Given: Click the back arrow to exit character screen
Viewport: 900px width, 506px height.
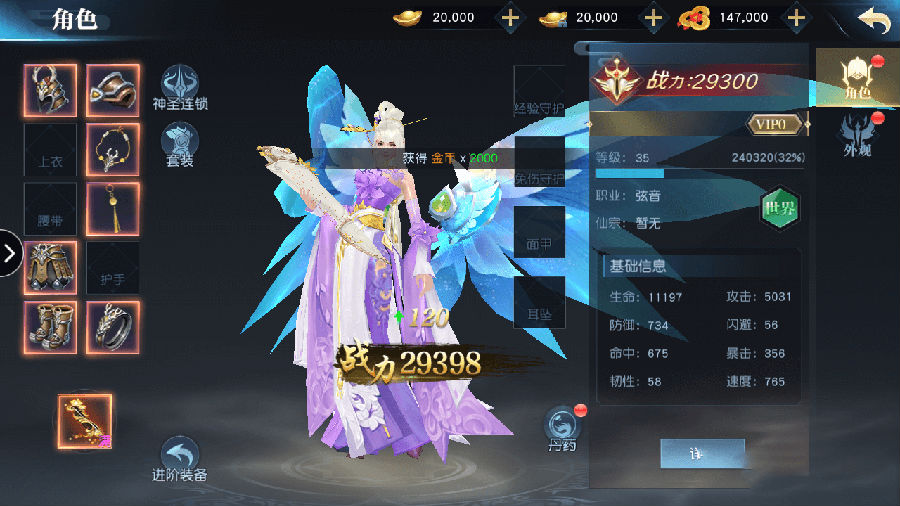Looking at the screenshot, I should [873, 19].
